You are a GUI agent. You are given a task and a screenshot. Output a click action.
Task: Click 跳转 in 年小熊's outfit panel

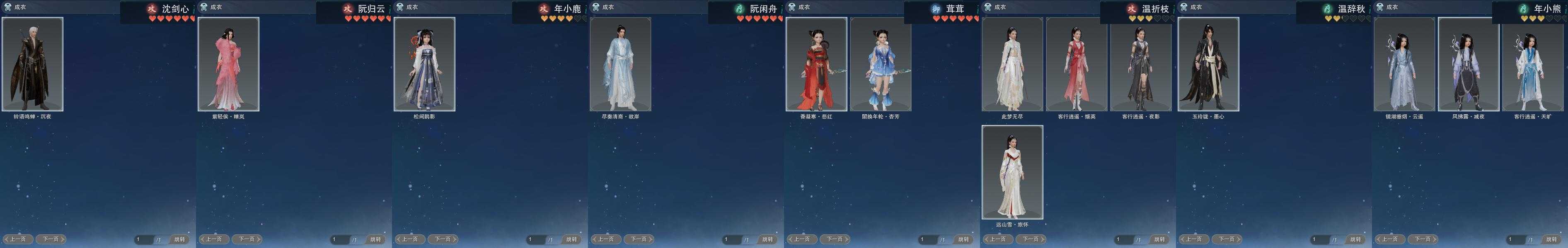pyautogui.click(x=1552, y=239)
